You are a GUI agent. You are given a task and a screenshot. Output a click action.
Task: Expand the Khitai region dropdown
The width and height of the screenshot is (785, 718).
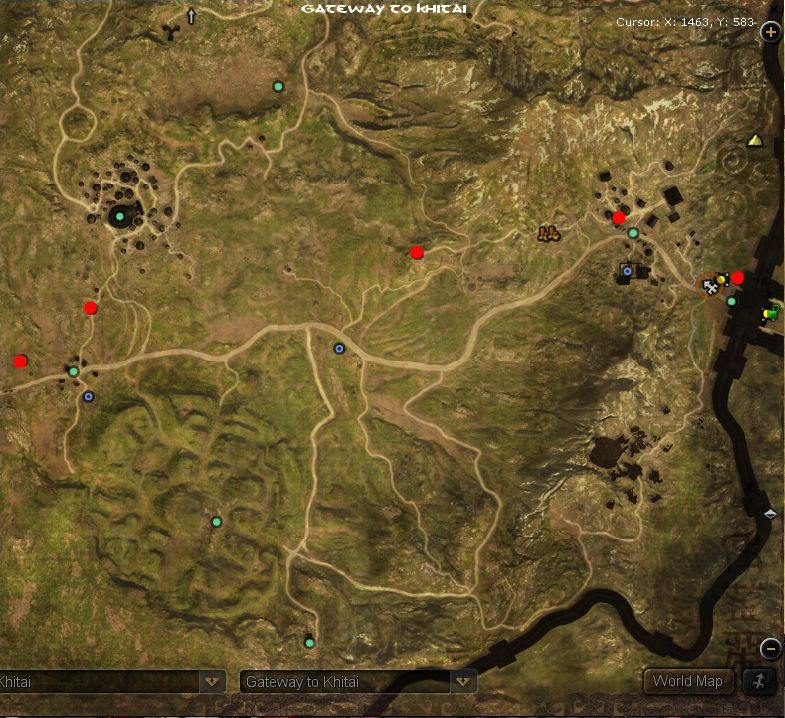[x=212, y=682]
